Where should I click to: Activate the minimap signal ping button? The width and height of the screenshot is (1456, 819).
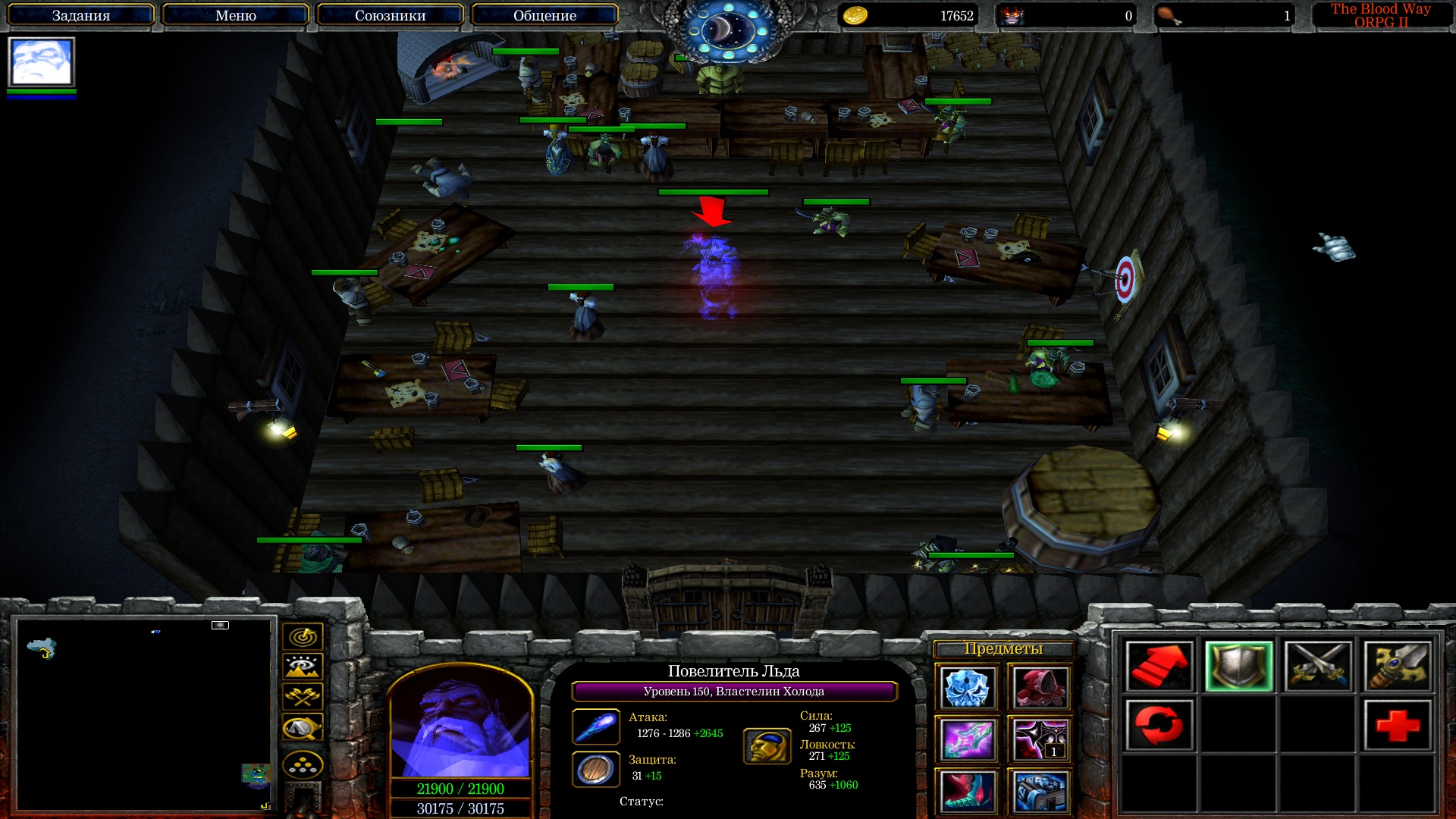point(303,637)
